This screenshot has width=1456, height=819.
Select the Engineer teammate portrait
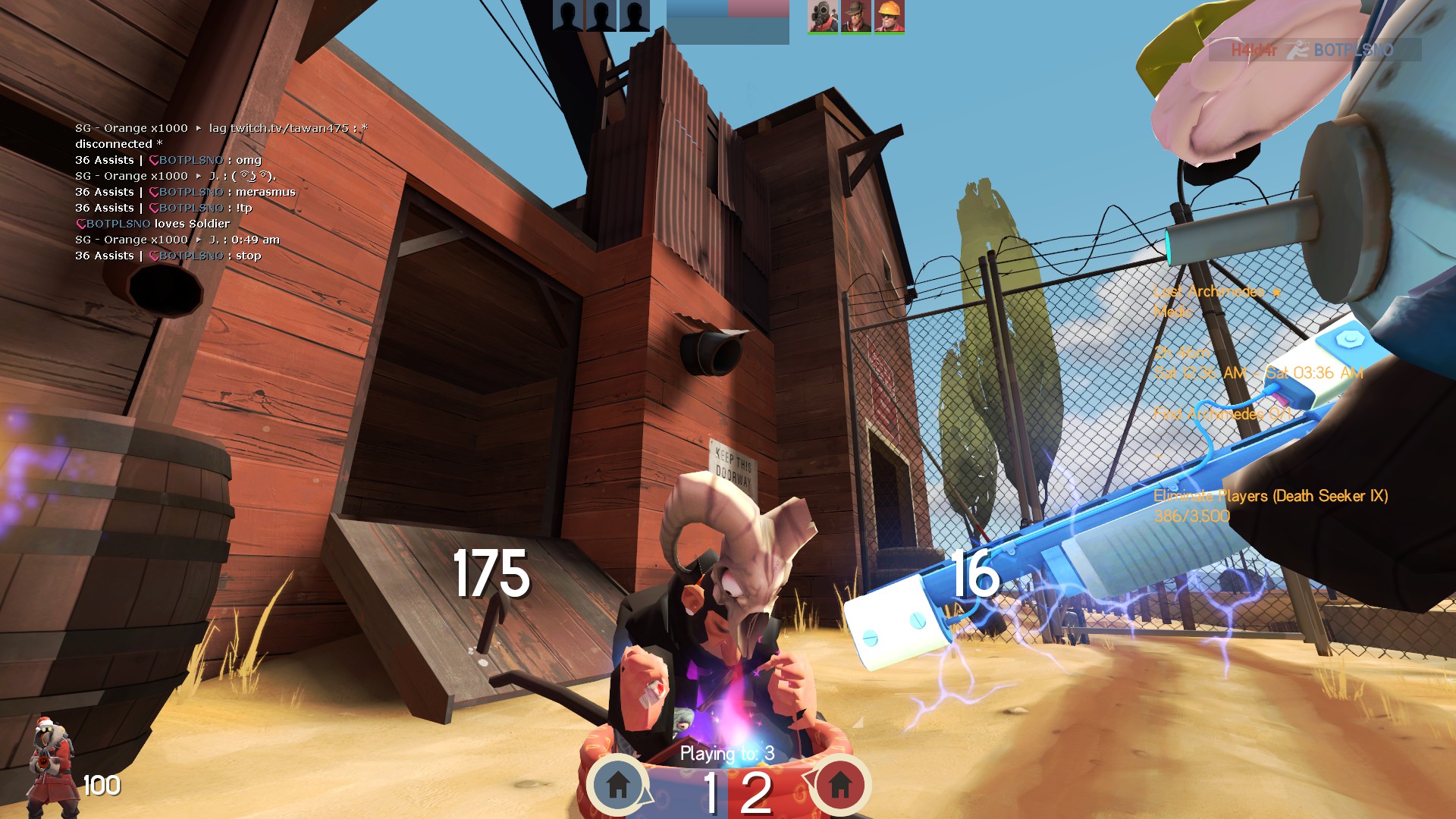click(x=889, y=17)
